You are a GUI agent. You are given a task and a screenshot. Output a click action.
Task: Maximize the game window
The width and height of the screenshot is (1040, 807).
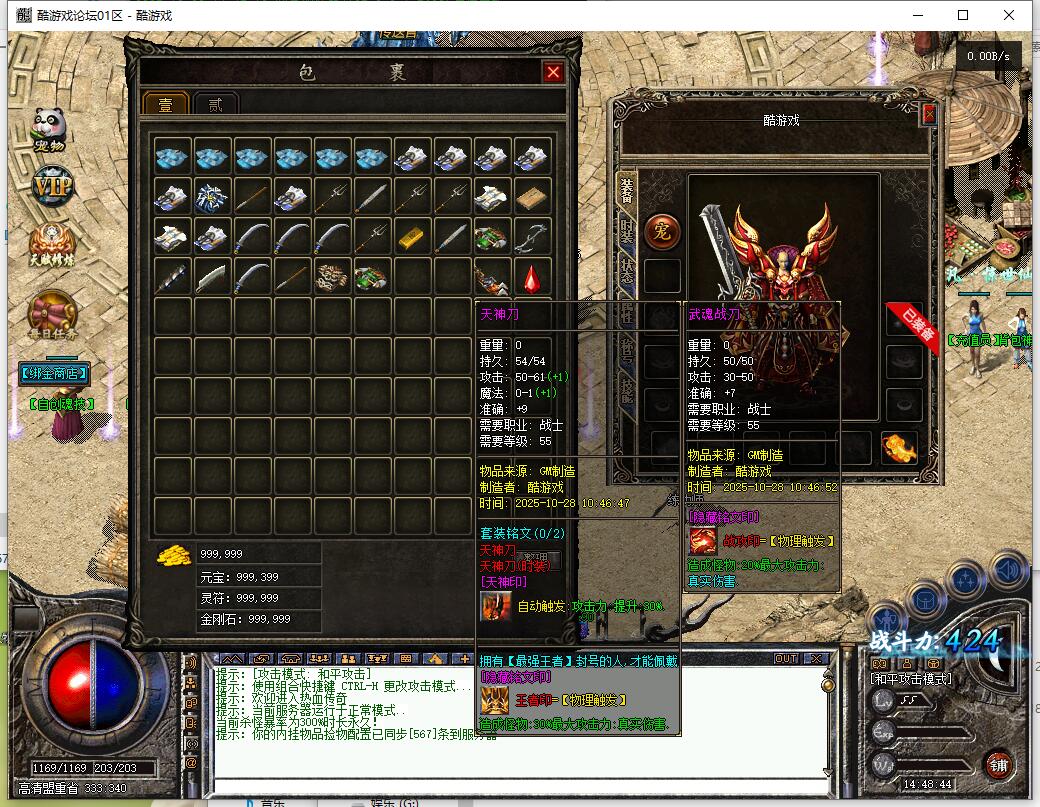coord(963,15)
